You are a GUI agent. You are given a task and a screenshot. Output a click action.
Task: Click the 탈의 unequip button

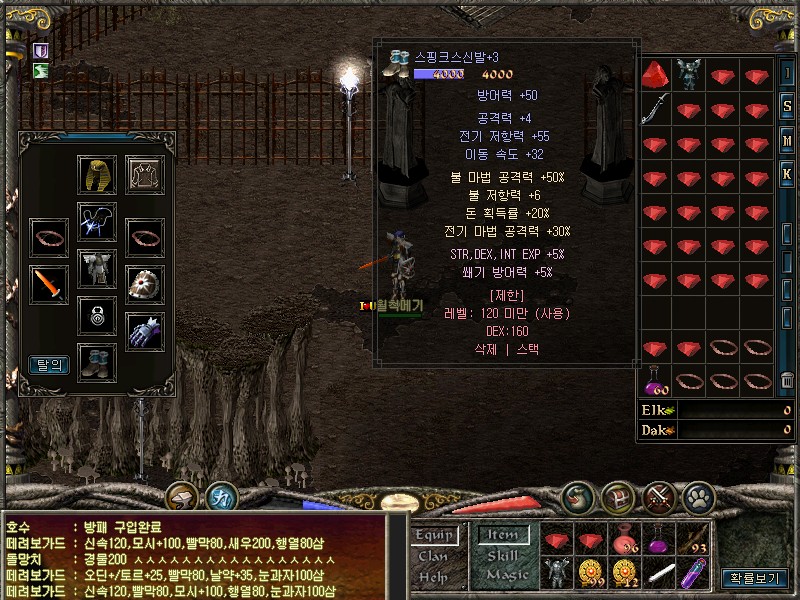pyautogui.click(x=48, y=365)
